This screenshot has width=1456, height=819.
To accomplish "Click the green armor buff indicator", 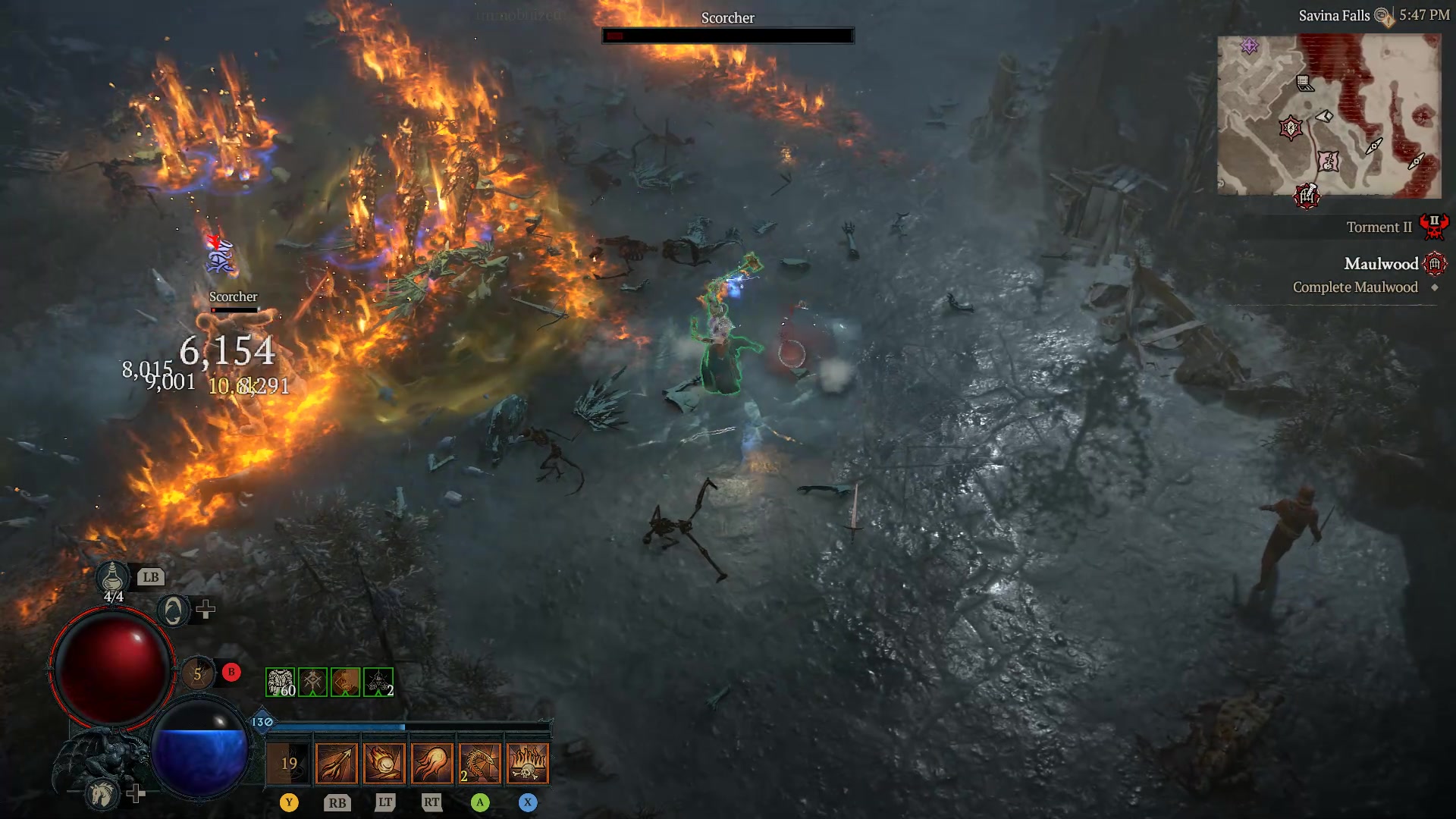I will [x=279, y=682].
